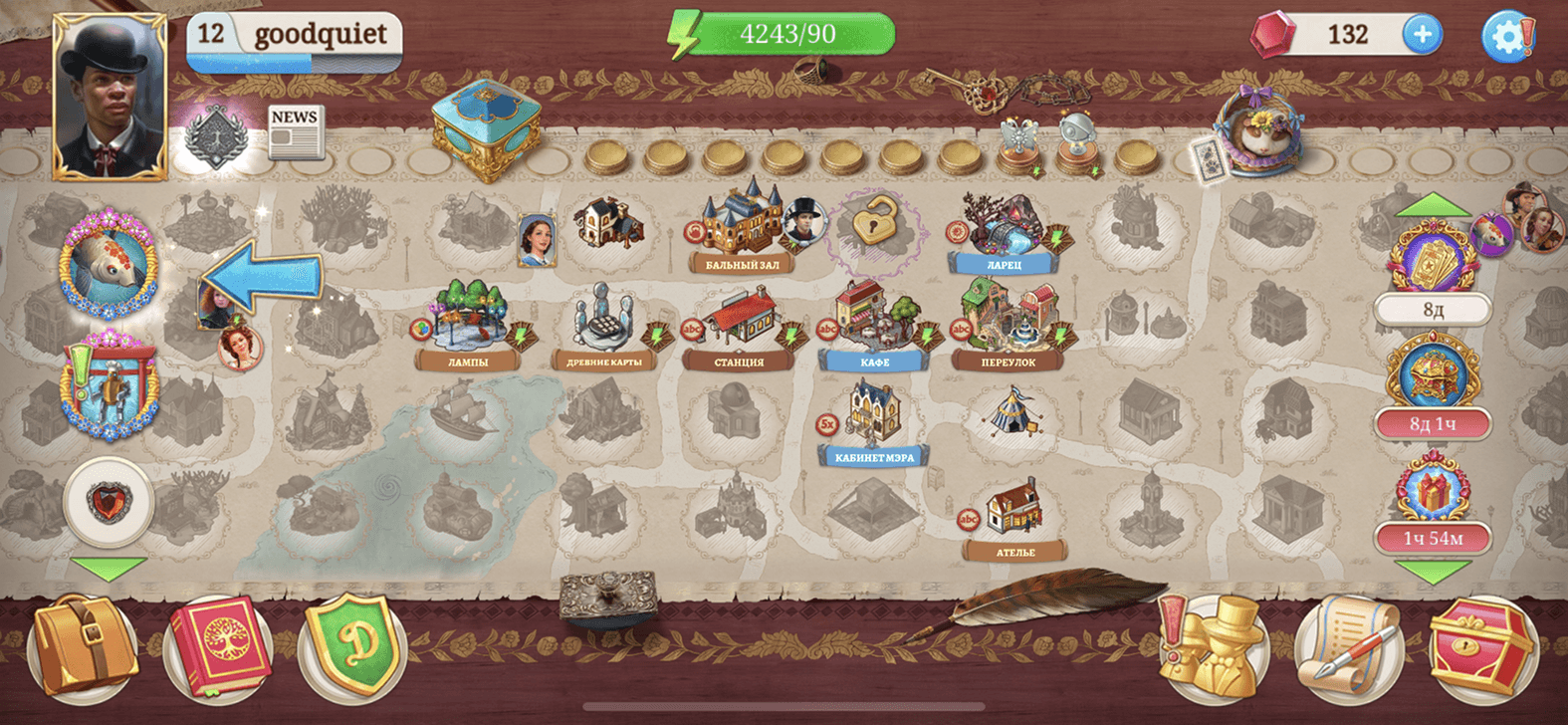Viewport: 1568px width, 725px height.
Task: Open the NEWS newspaper
Action: coord(295,132)
